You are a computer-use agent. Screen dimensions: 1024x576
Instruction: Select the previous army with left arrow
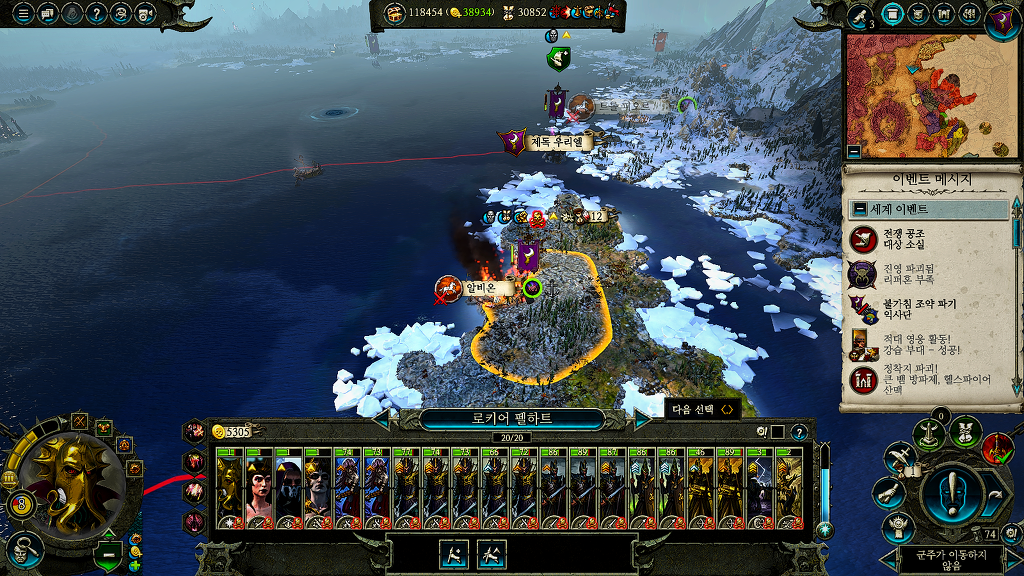pyautogui.click(x=381, y=419)
